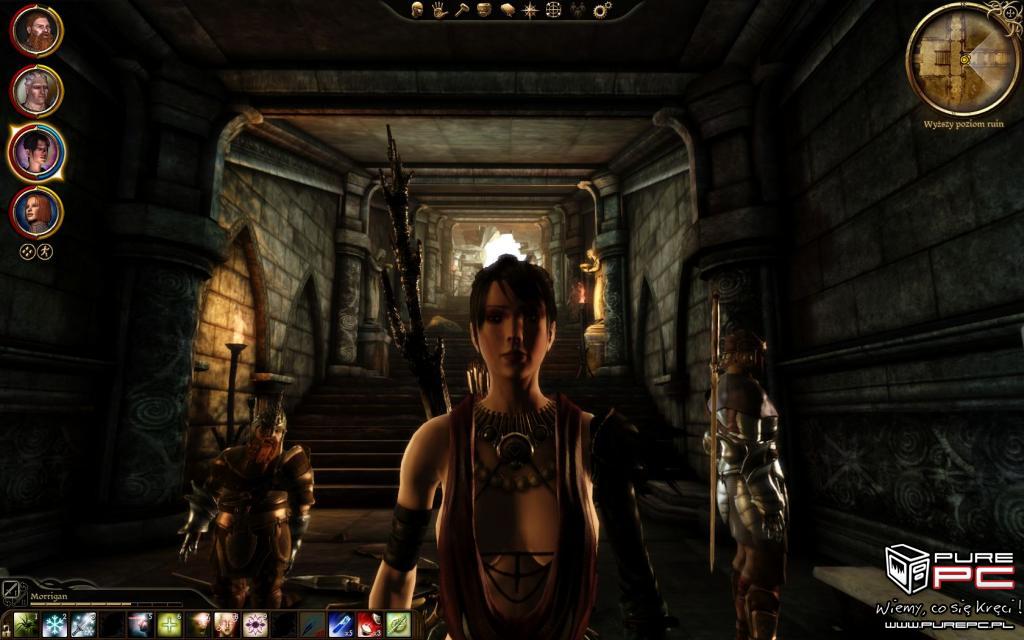
Task: Select the grey-haired warrior party portrait
Action: 37,91
